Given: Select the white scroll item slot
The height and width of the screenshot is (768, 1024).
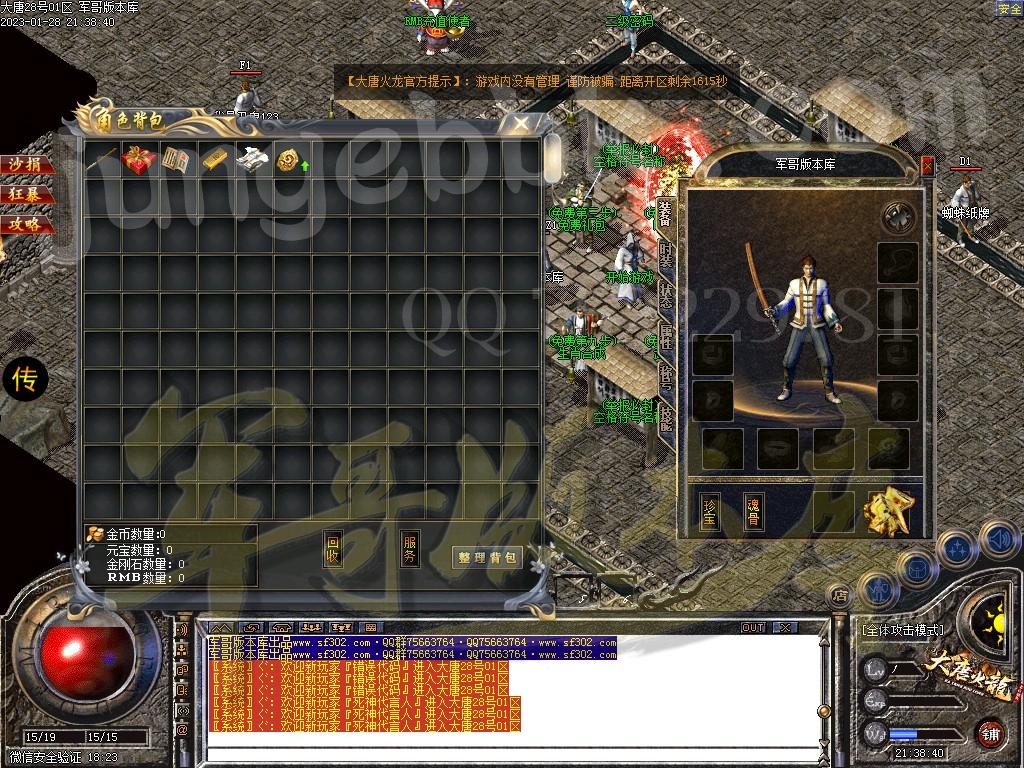Looking at the screenshot, I should coord(253,160).
